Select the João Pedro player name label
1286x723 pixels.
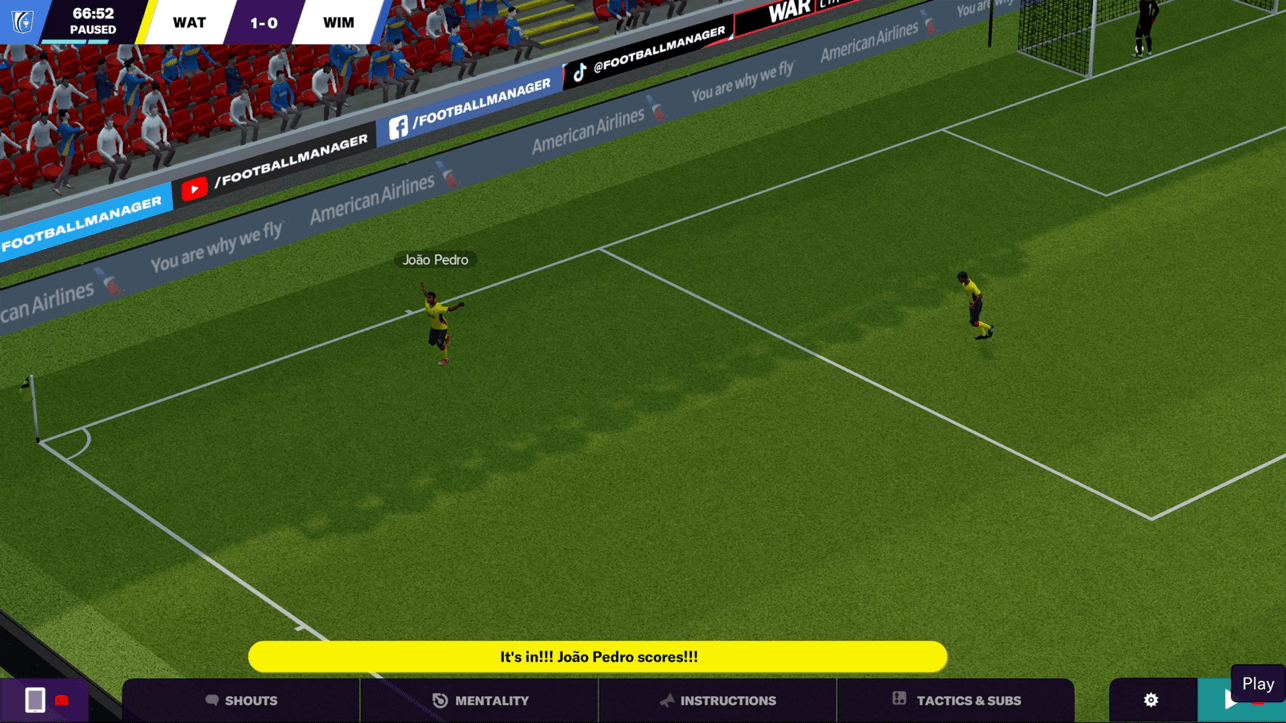[x=435, y=260]
